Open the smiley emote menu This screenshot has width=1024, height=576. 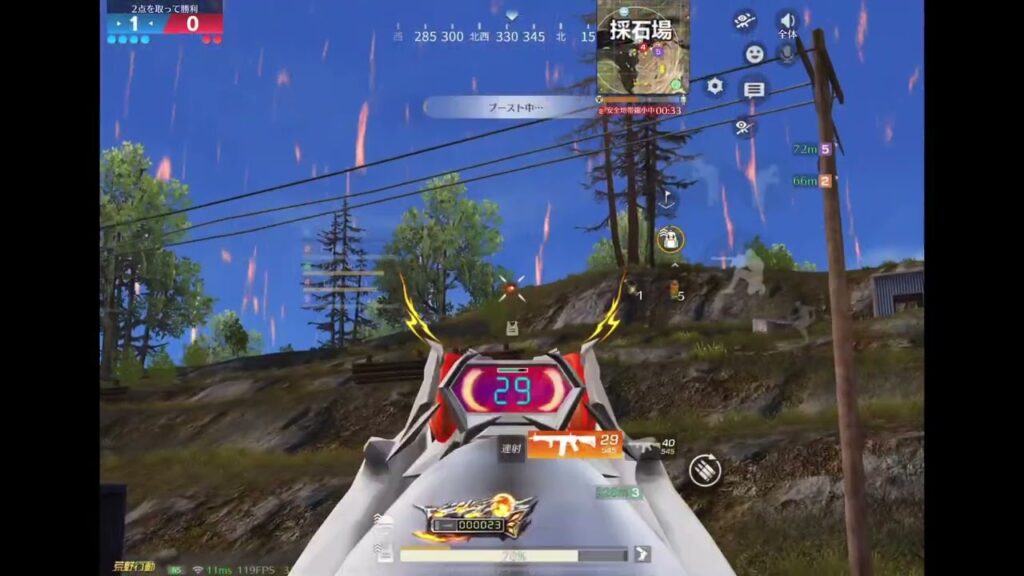point(754,54)
